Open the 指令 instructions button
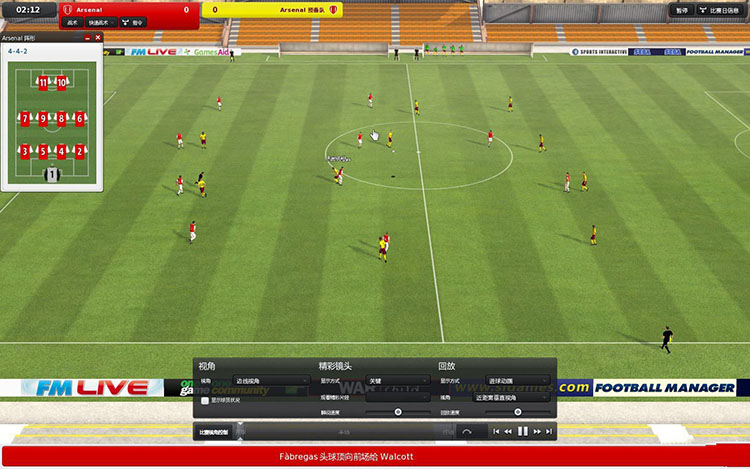This screenshot has width=750, height=469. click(x=134, y=22)
